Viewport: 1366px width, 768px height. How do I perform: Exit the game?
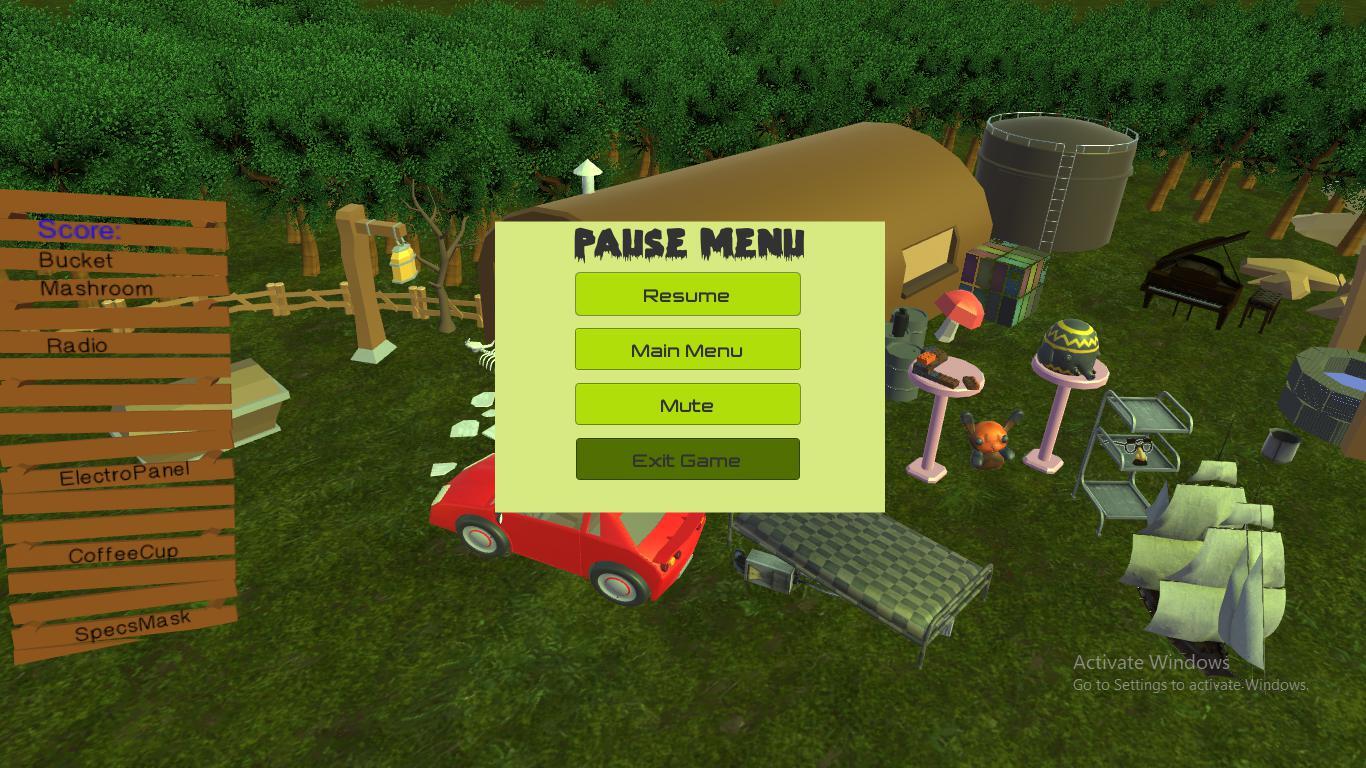click(687, 458)
